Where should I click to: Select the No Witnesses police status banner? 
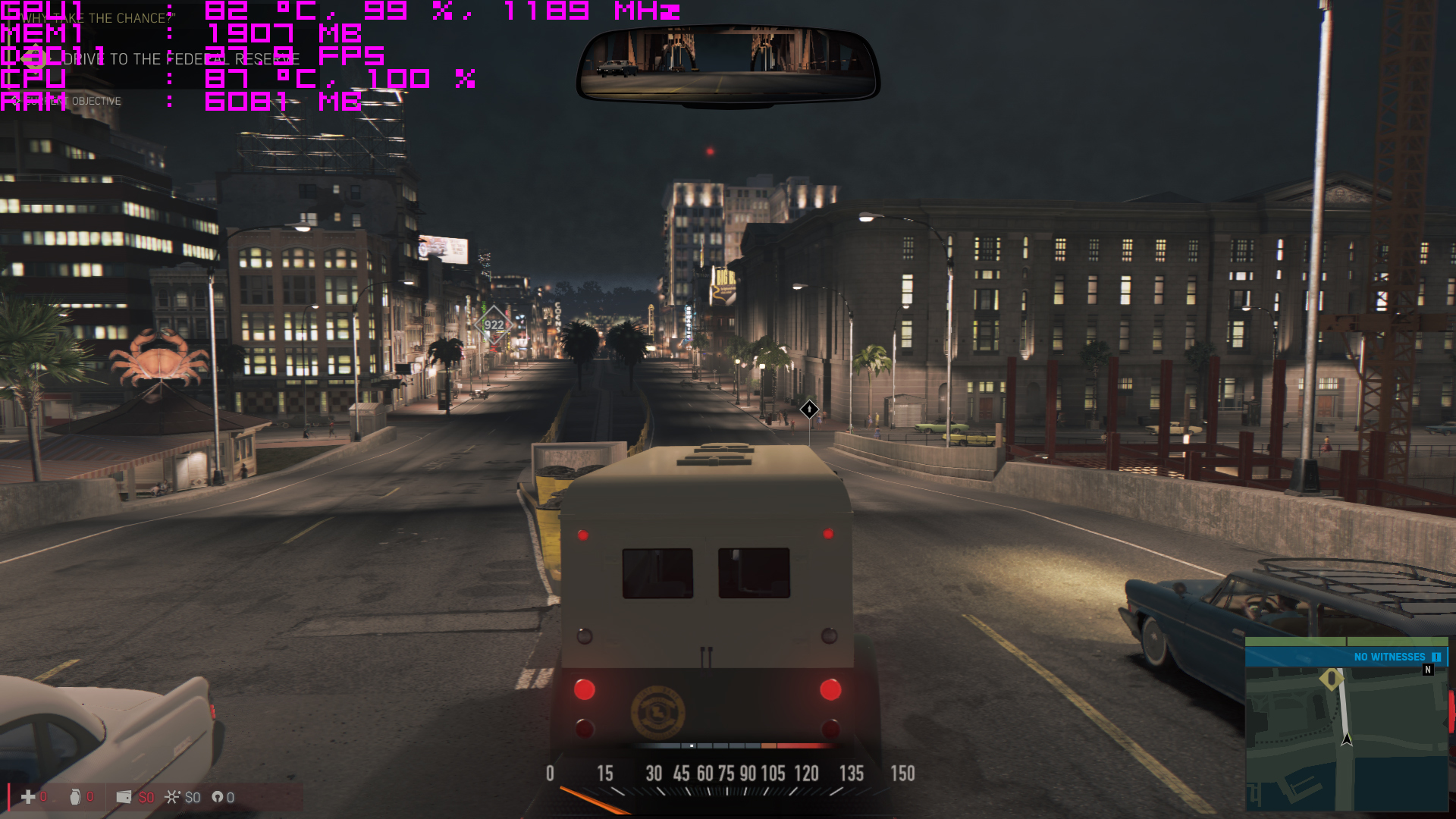point(1346,657)
